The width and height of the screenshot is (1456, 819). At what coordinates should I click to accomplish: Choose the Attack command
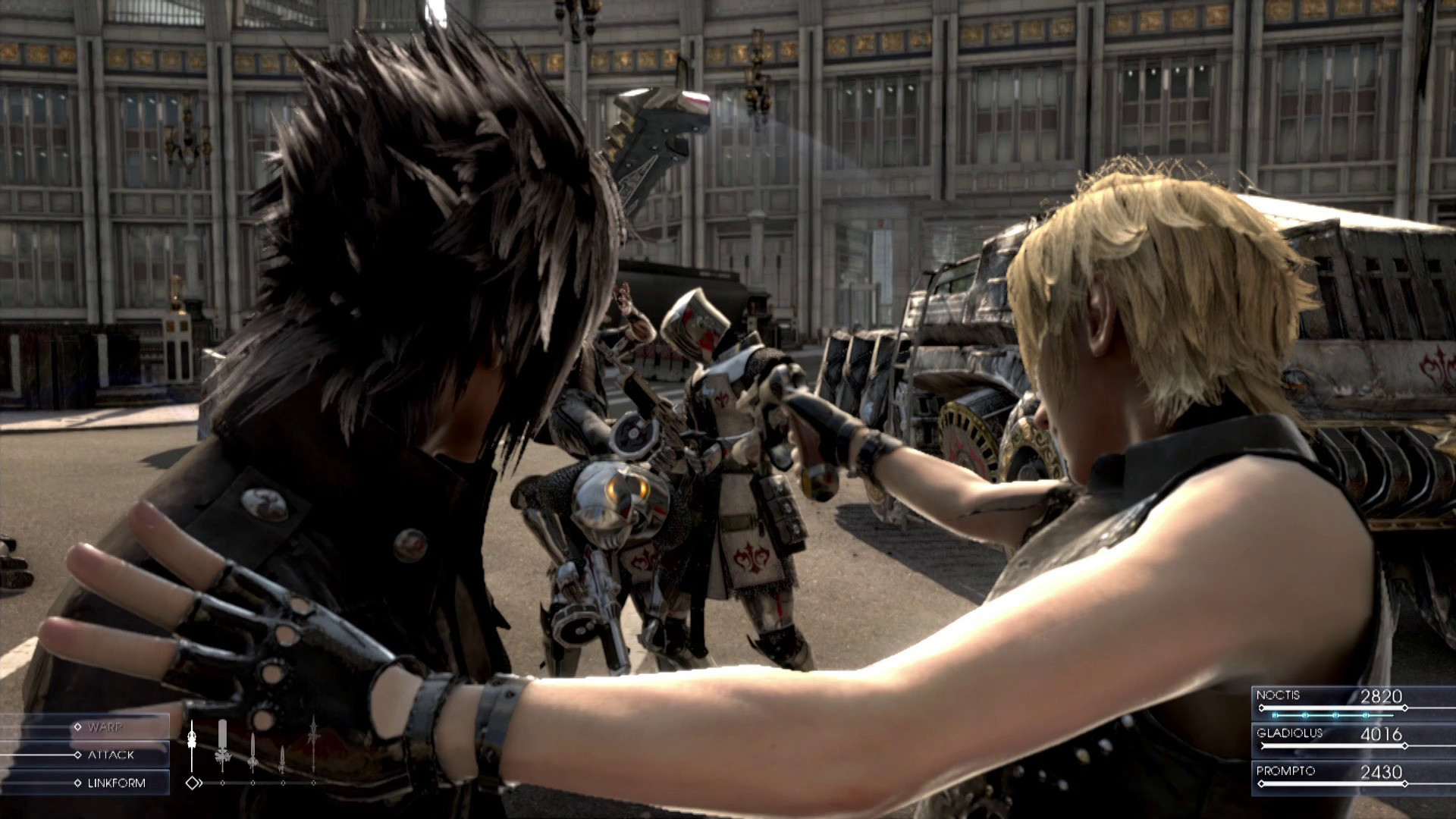110,755
